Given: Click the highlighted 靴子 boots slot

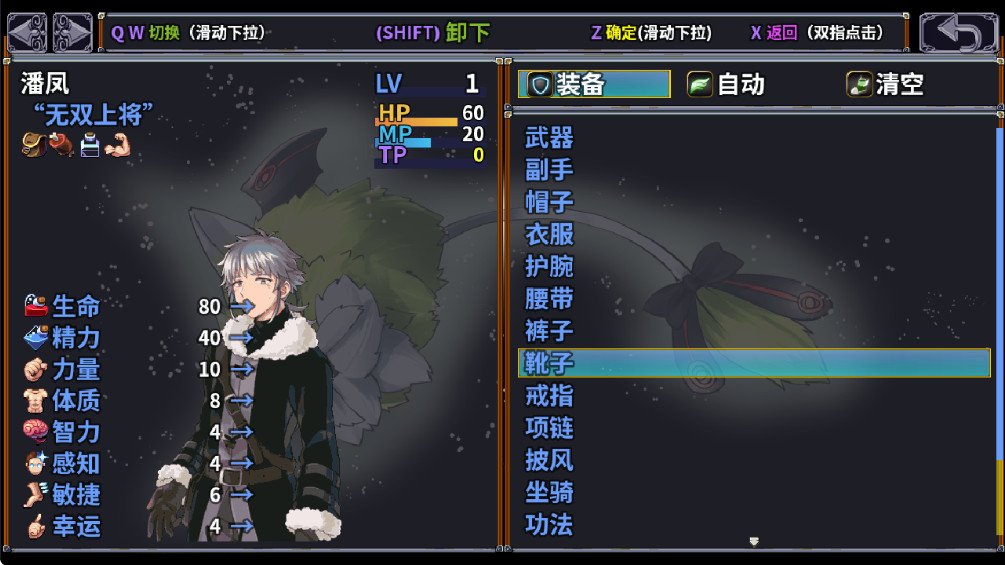Looking at the screenshot, I should coord(753,362).
